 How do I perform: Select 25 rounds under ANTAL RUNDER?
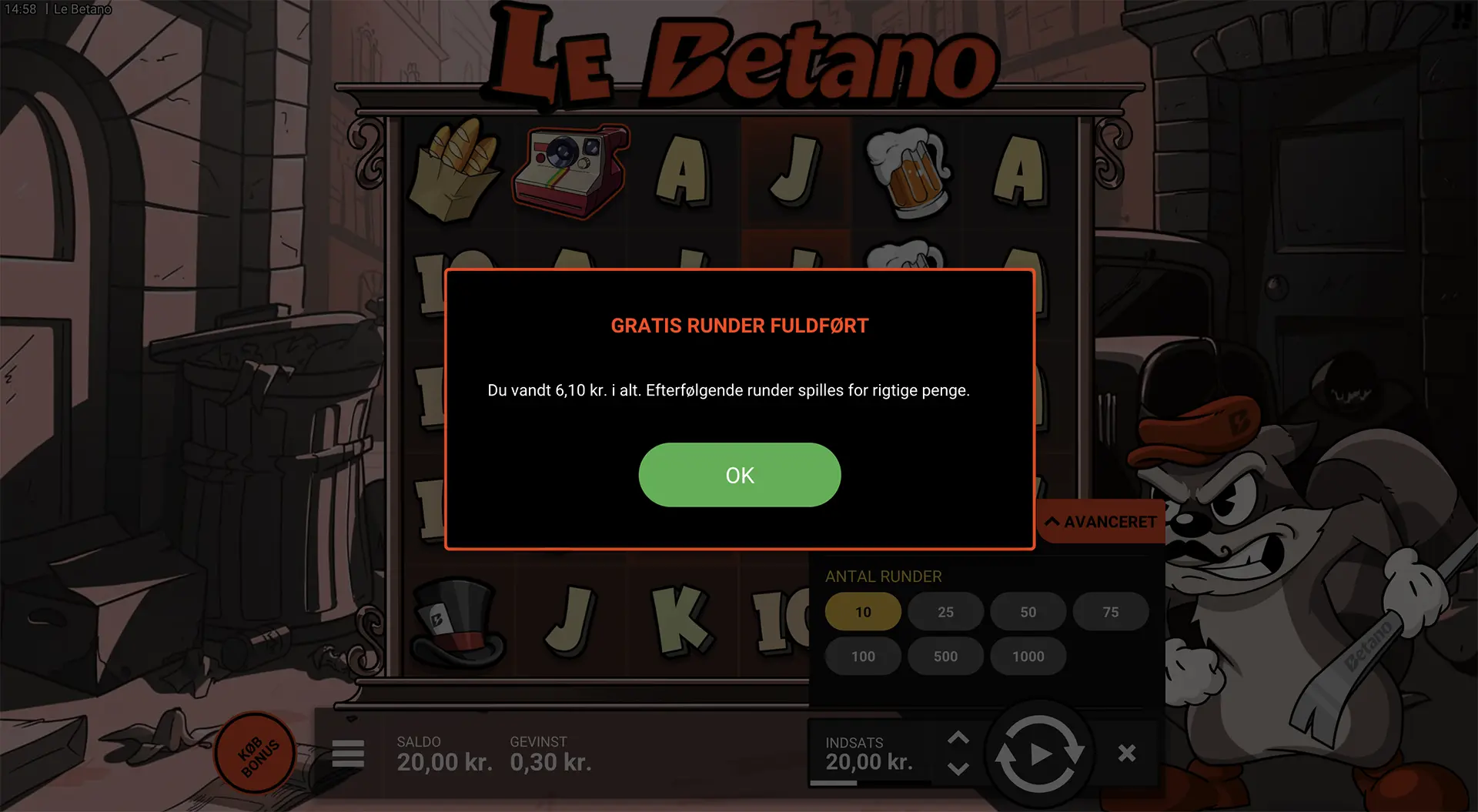pos(945,611)
